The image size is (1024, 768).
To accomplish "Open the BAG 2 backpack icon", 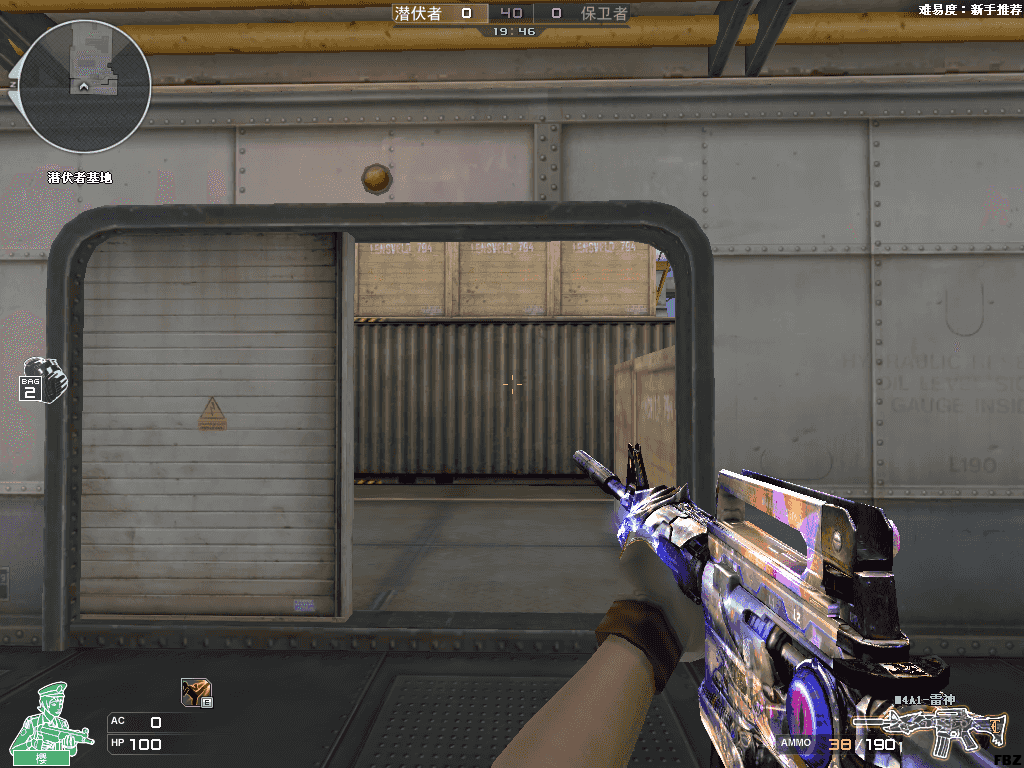I will (40, 380).
